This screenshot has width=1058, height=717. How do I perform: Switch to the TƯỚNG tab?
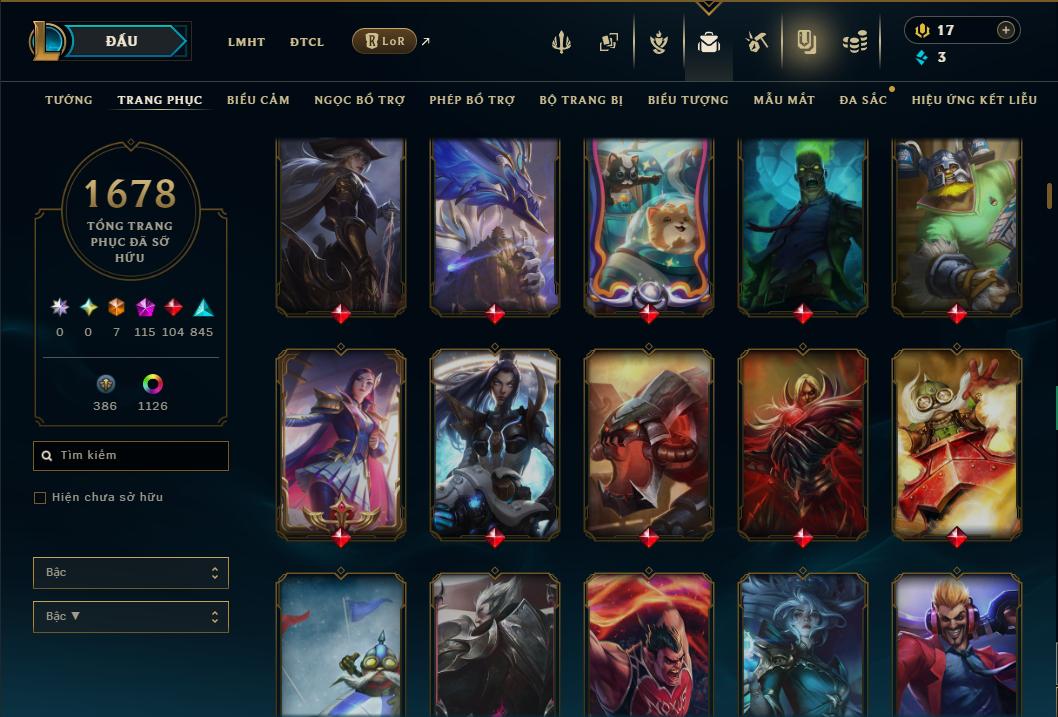pos(69,100)
